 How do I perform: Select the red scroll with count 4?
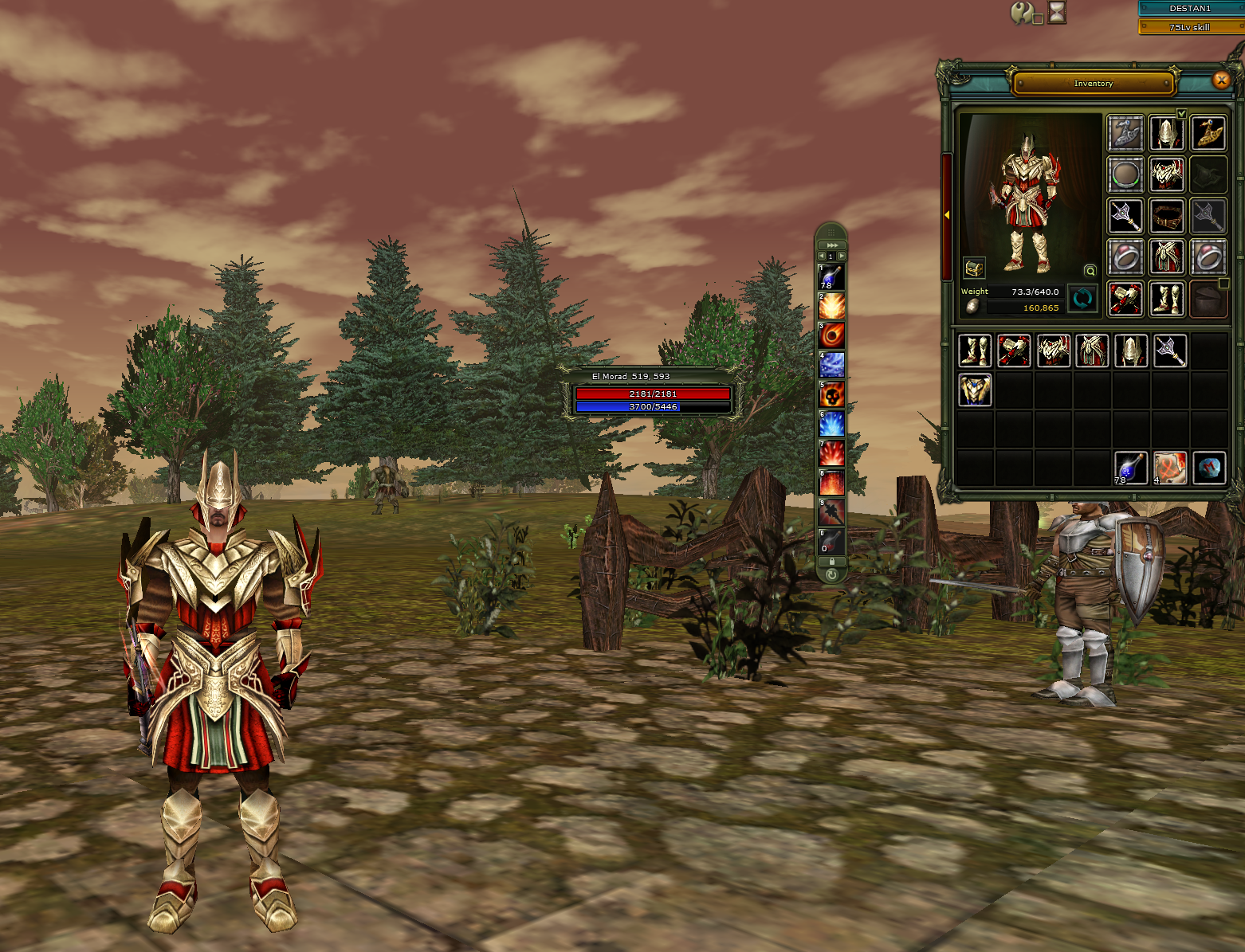(1169, 468)
